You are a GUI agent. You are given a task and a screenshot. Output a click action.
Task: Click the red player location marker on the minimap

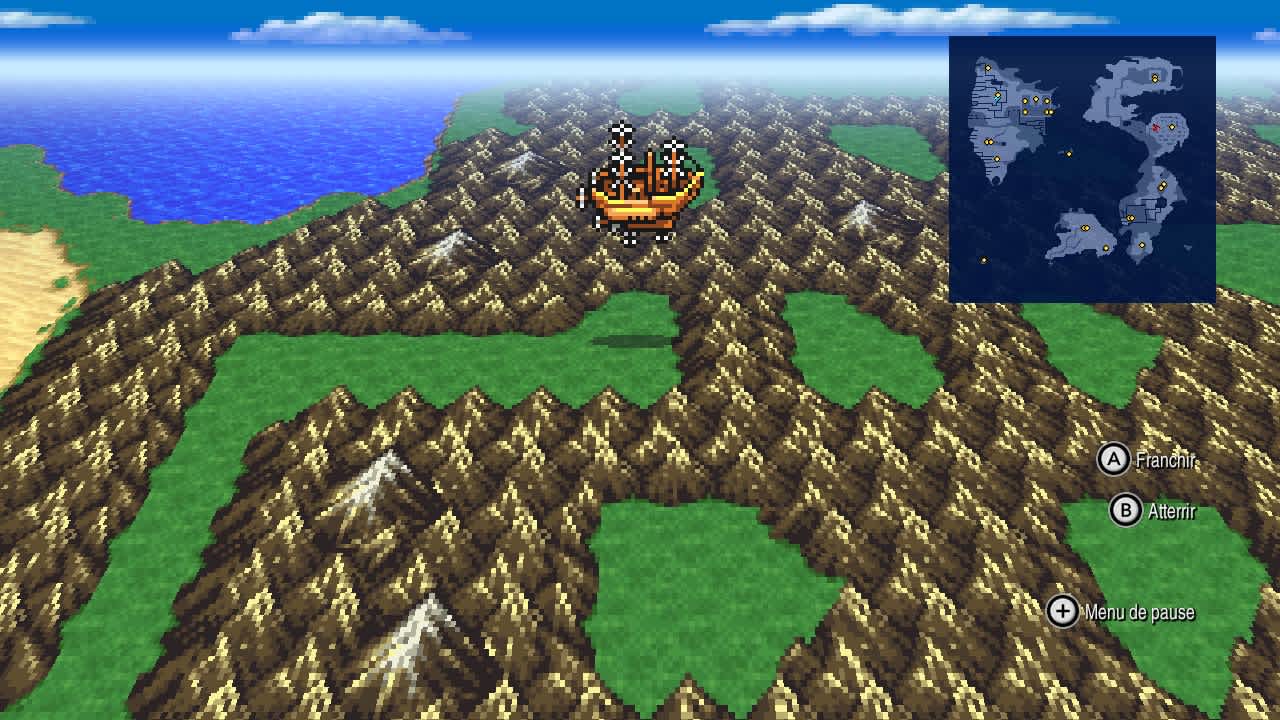(1155, 128)
